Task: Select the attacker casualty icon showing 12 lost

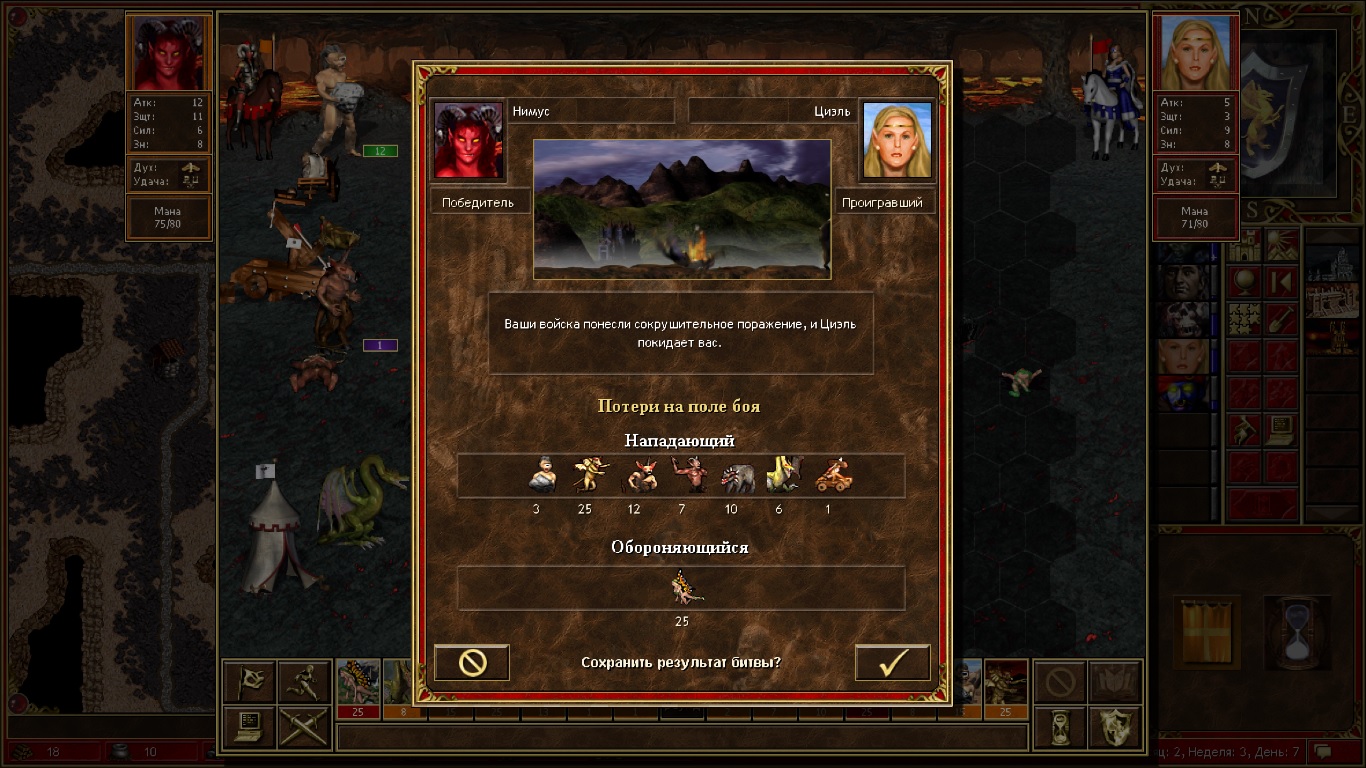Action: pyautogui.click(x=640, y=475)
